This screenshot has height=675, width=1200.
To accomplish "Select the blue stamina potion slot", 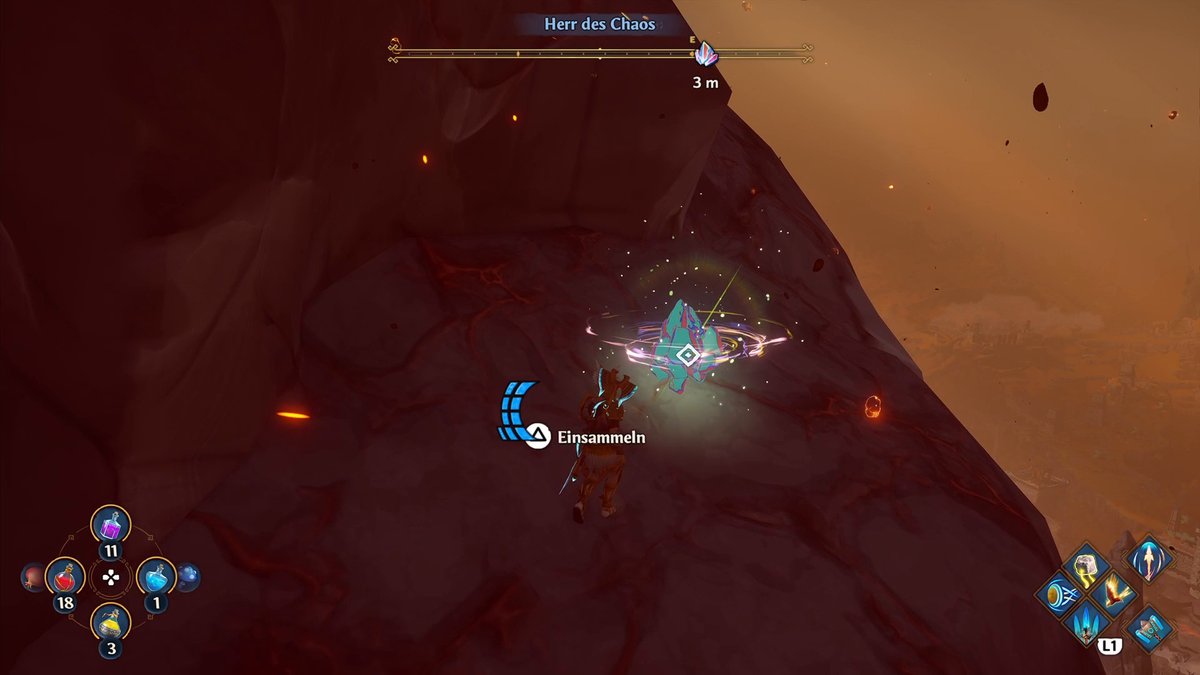I will pyautogui.click(x=156, y=577).
